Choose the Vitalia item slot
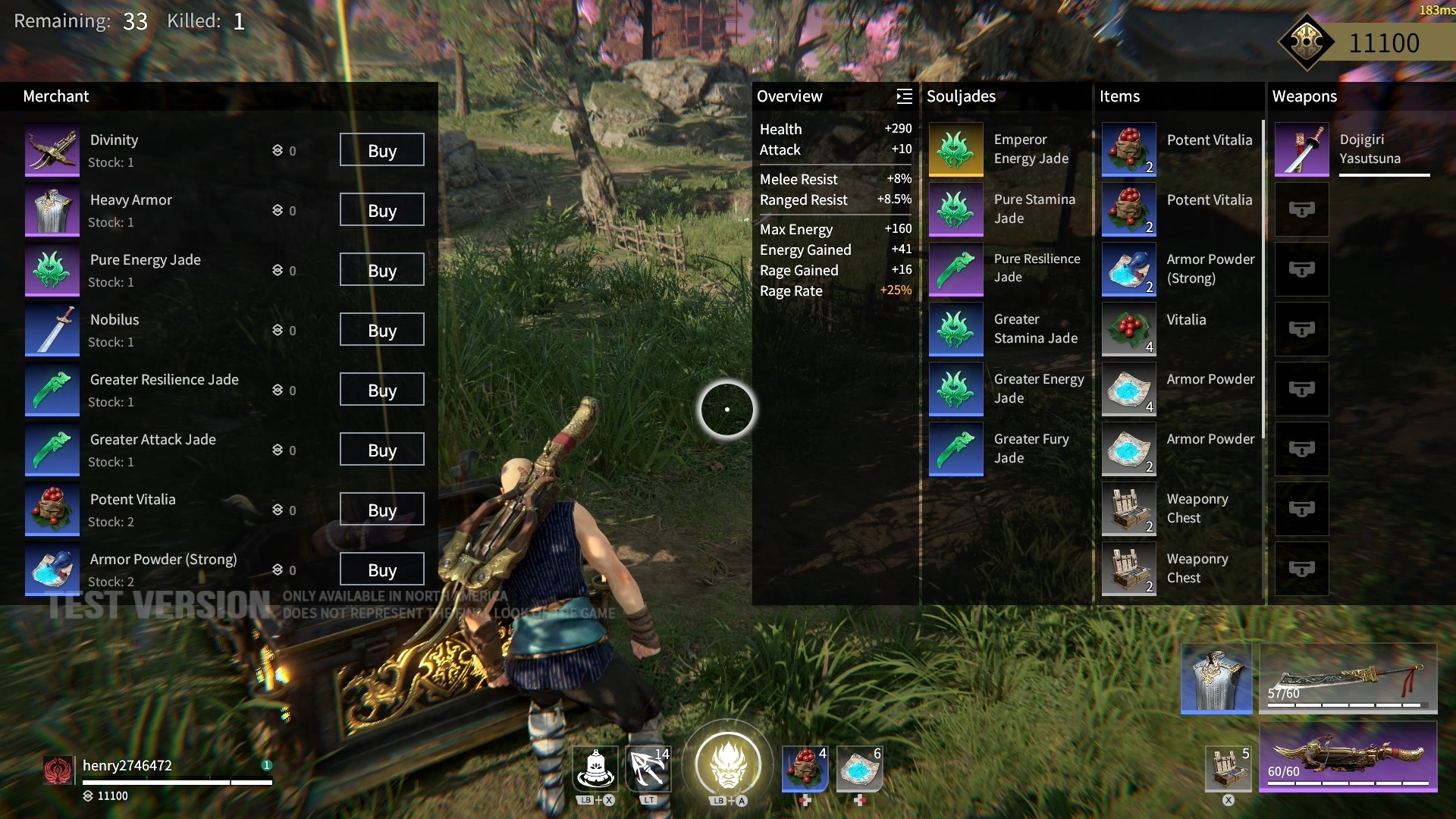This screenshot has width=1456, height=819. 1128,329
